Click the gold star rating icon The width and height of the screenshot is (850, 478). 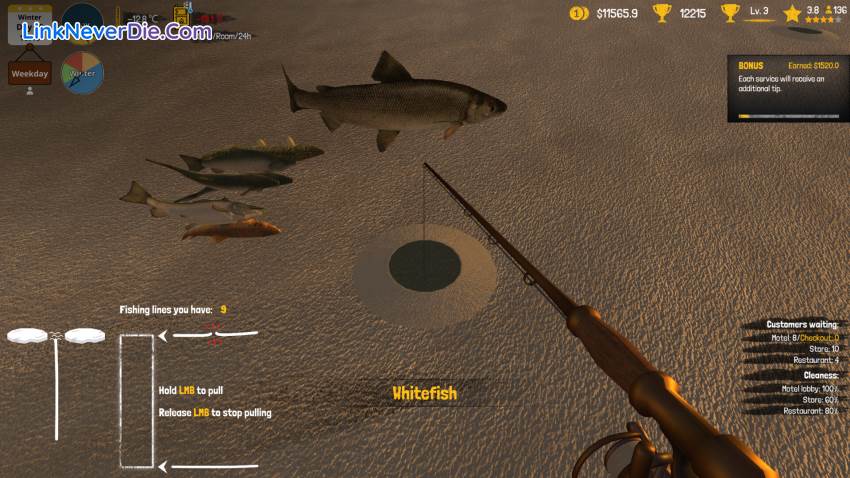[x=793, y=13]
